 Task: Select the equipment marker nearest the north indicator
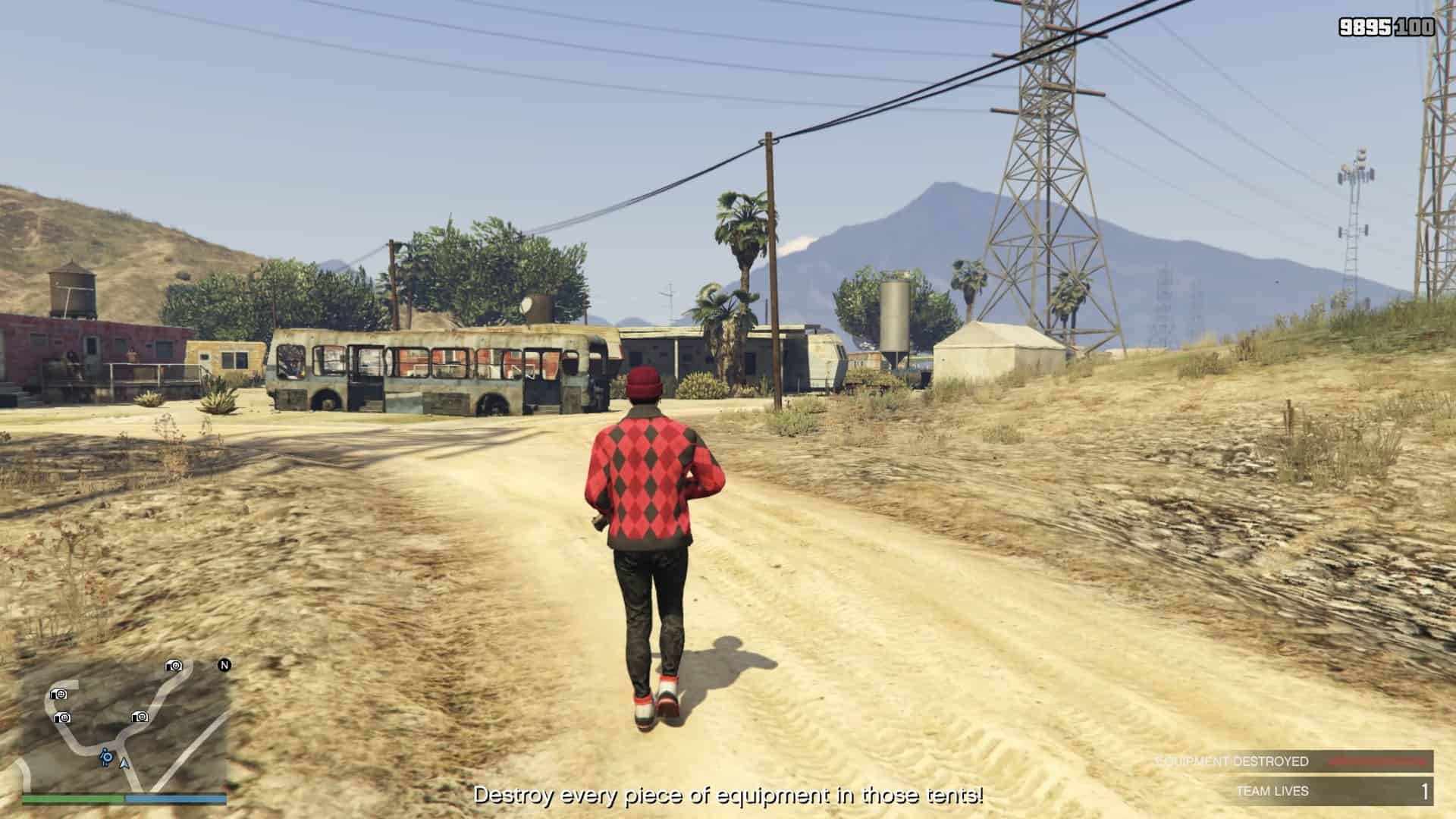pos(174,666)
